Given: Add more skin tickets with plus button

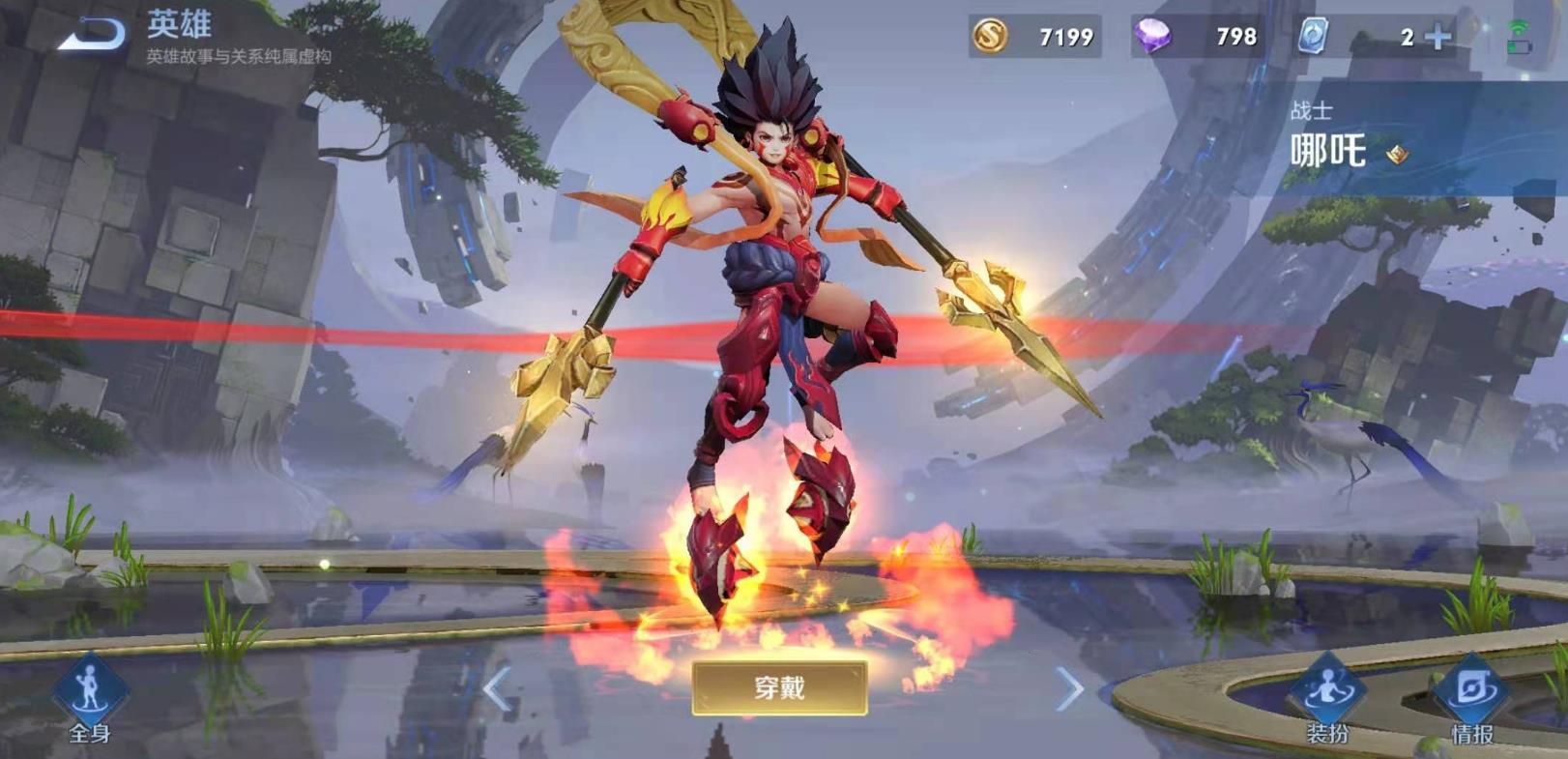Looking at the screenshot, I should click(1438, 37).
